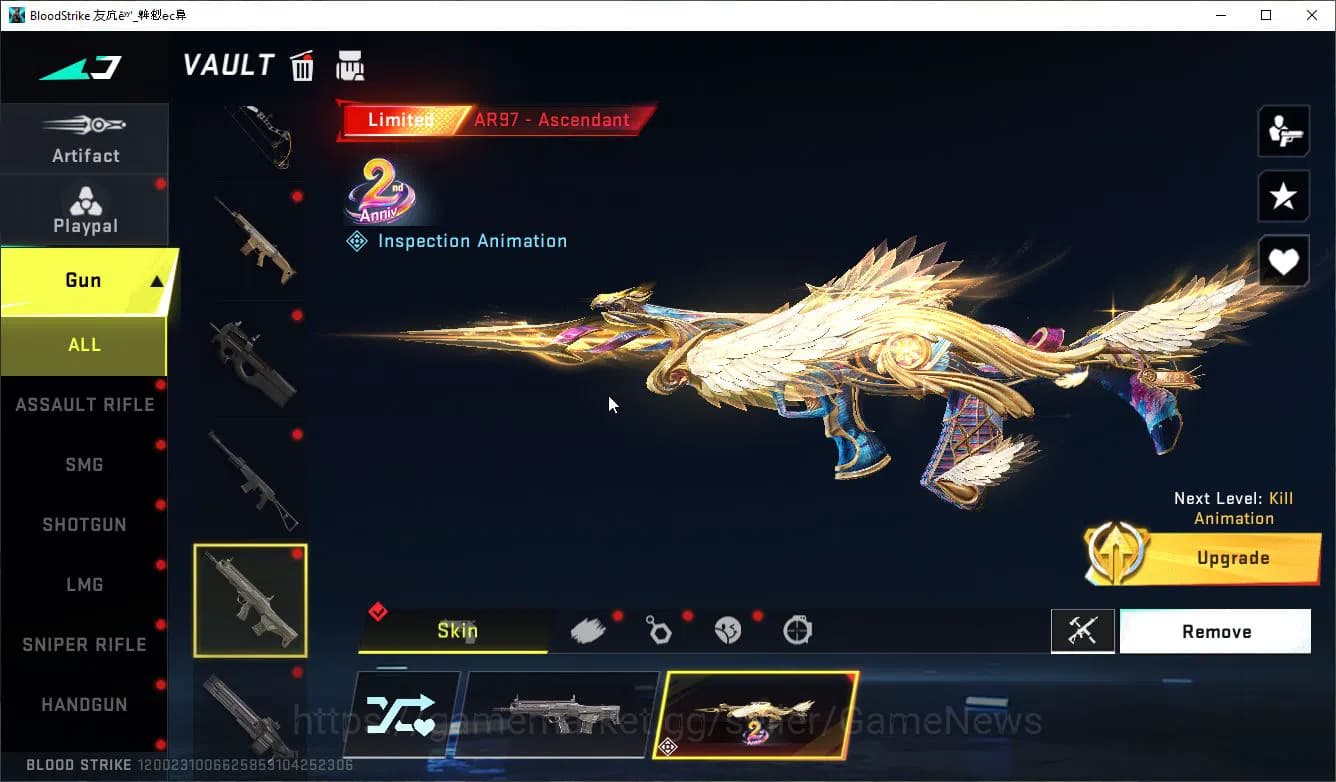Open the emote sticker attachment category
The width and height of the screenshot is (1336, 782).
[727, 630]
